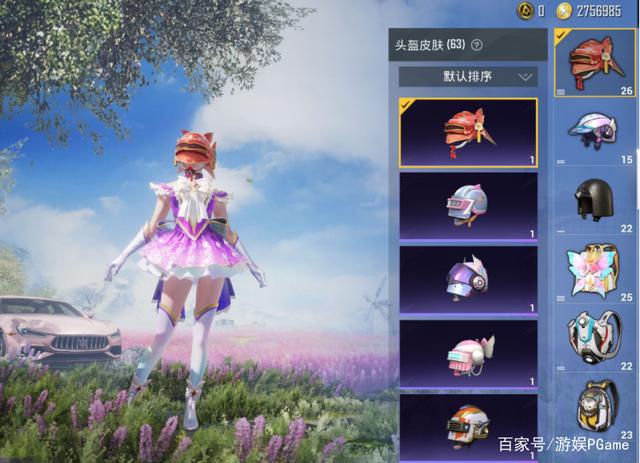
Task: Select the red cat-ear helmet skin in list
Action: [x=468, y=132]
